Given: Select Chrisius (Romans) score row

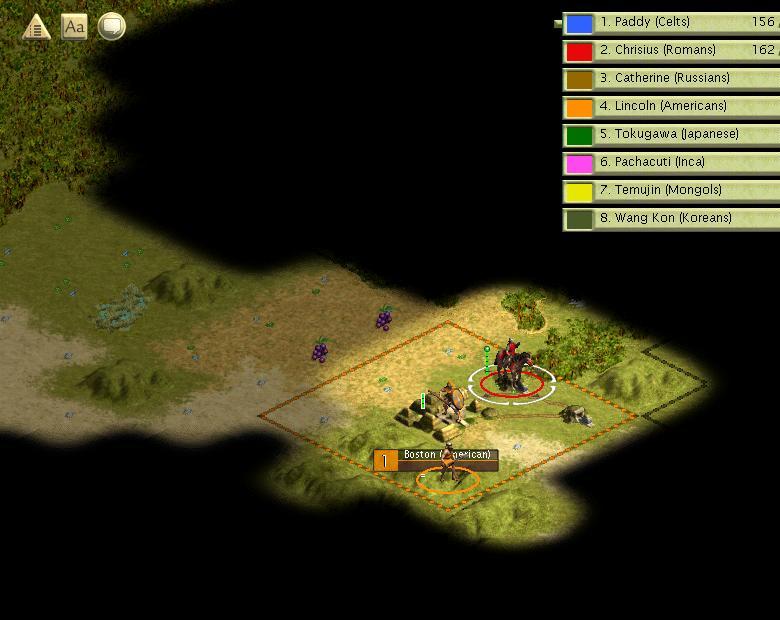Looking at the screenshot, I should (x=670, y=50).
